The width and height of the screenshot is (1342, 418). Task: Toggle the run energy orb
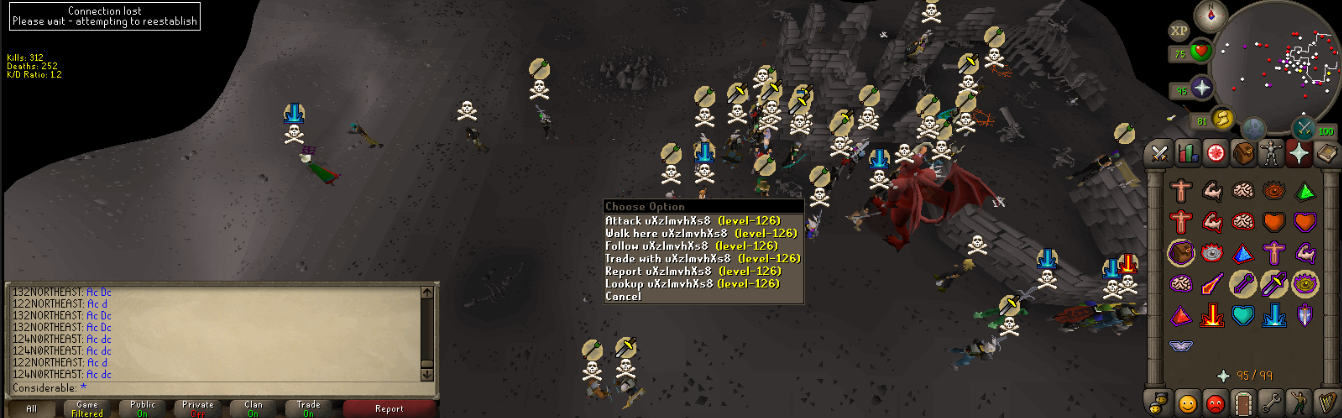1222,120
